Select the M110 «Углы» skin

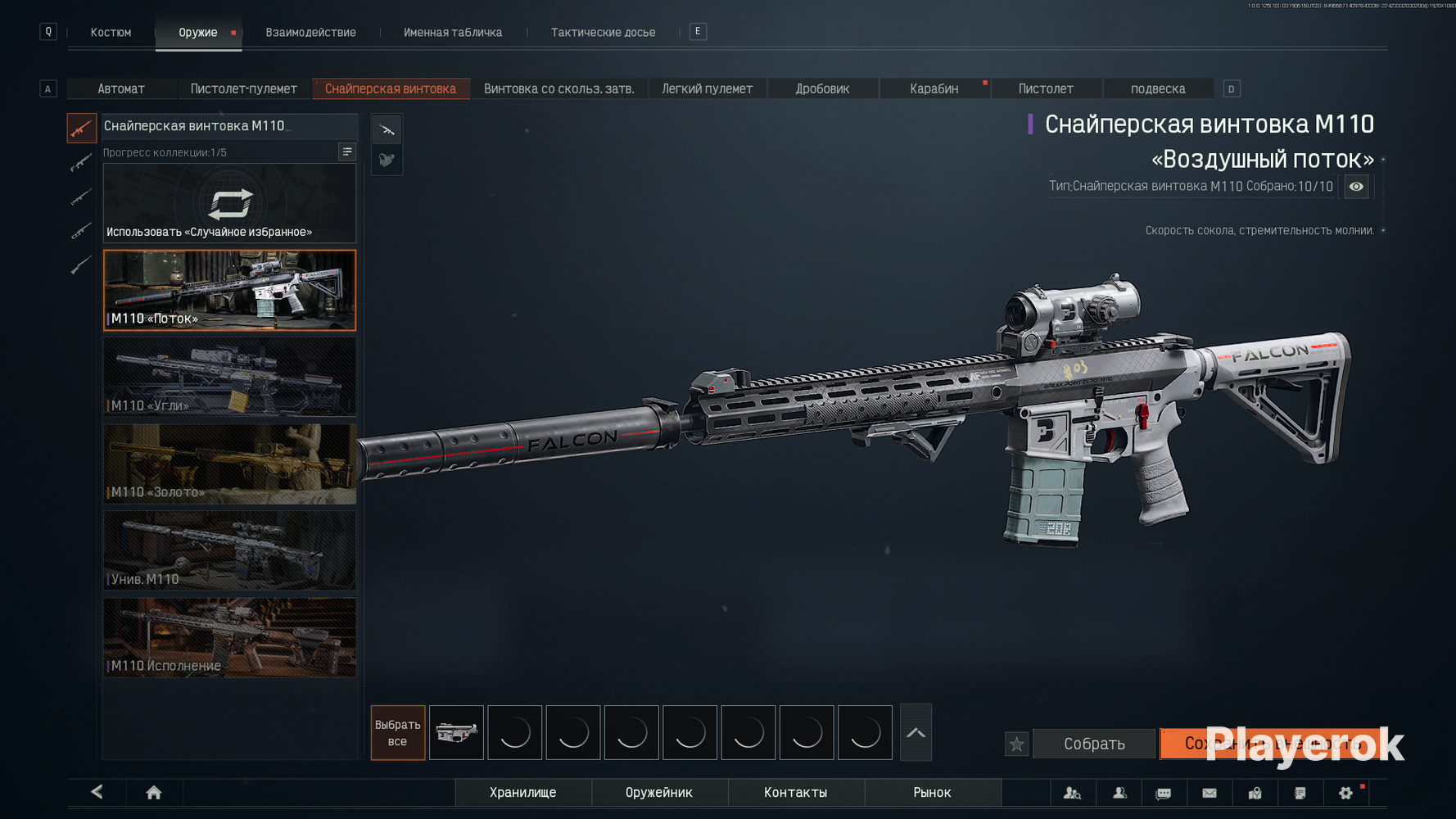229,377
